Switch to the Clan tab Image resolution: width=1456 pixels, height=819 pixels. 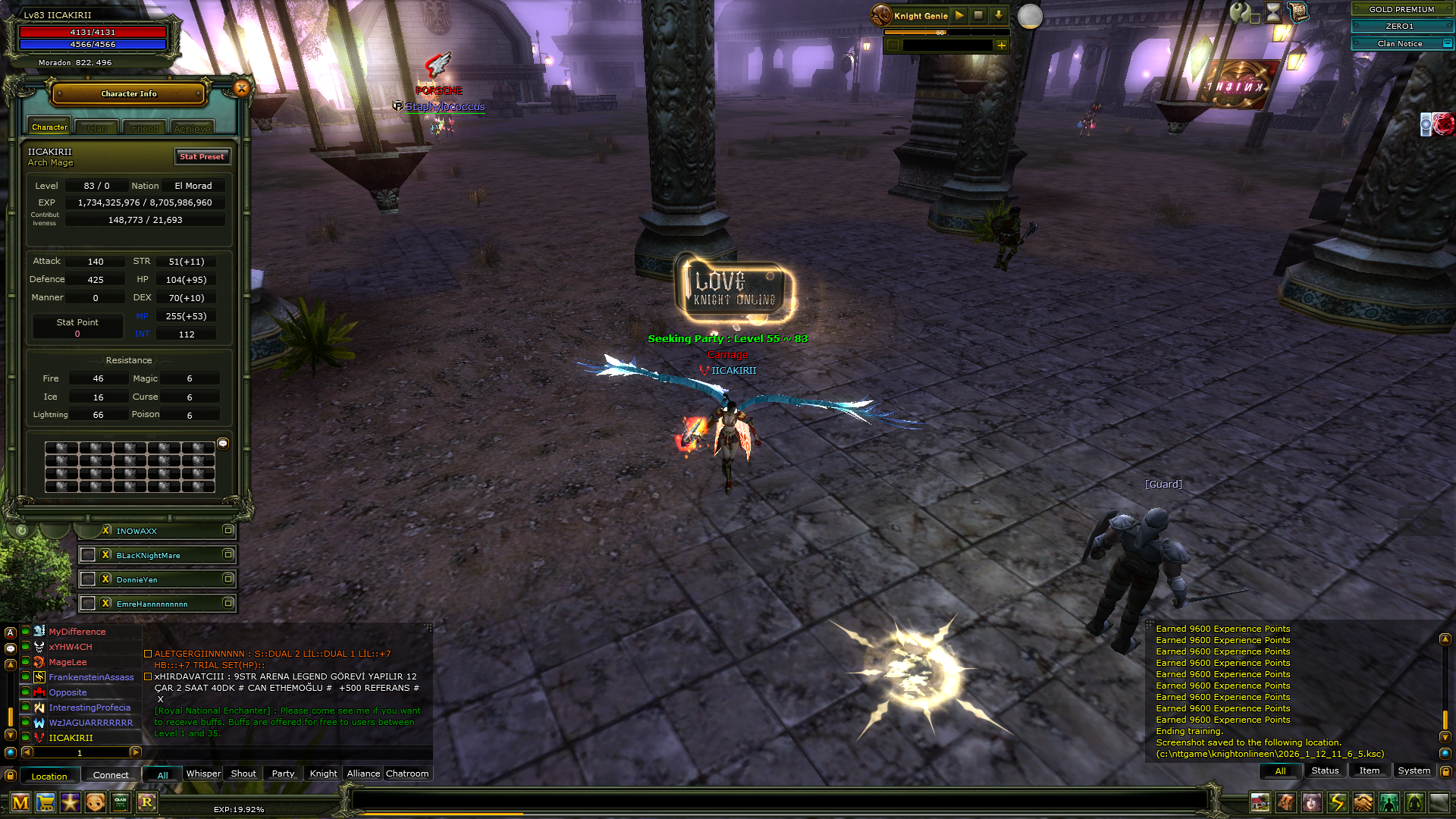click(97, 128)
